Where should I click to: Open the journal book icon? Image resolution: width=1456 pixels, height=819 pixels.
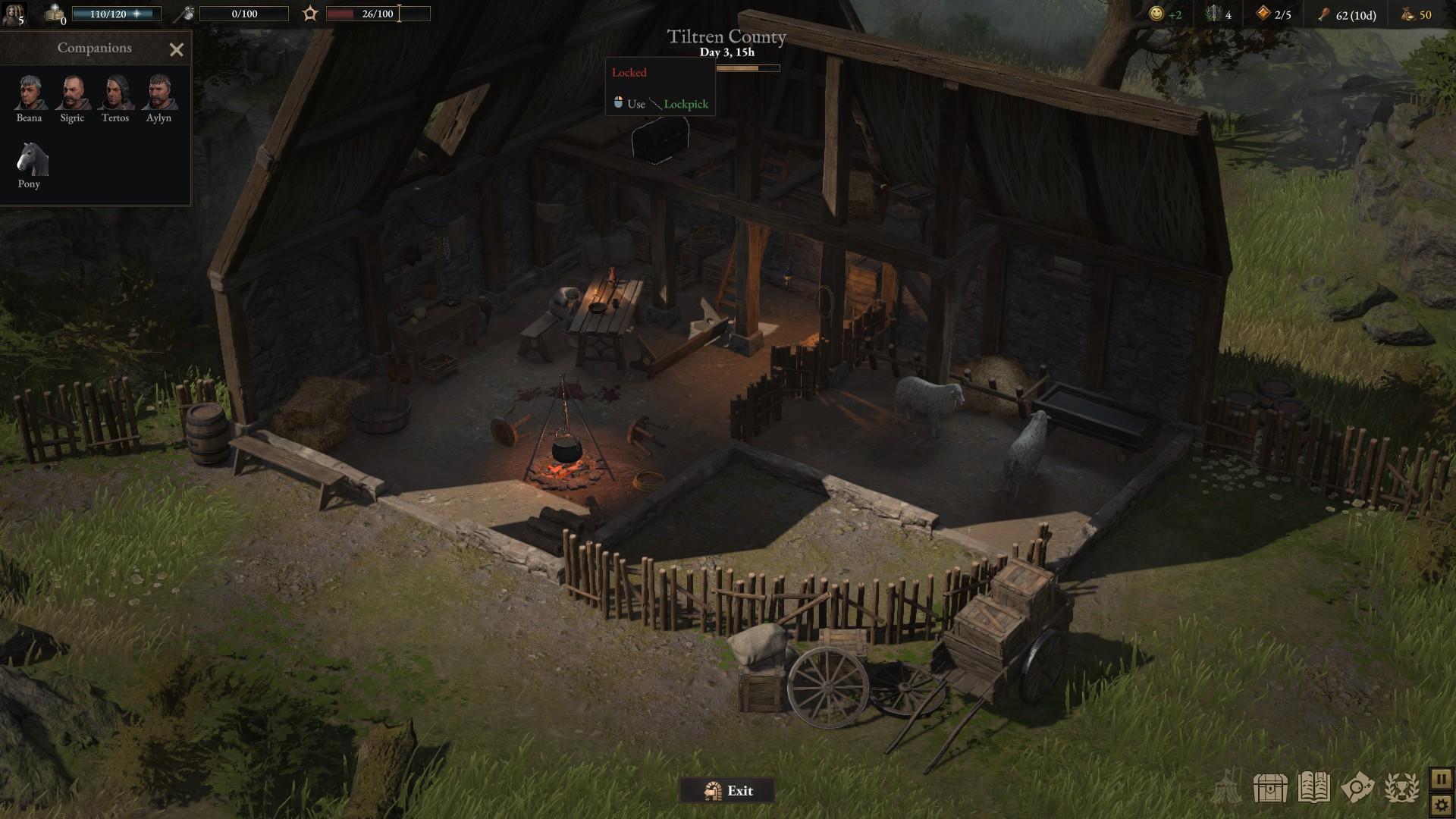(1314, 789)
